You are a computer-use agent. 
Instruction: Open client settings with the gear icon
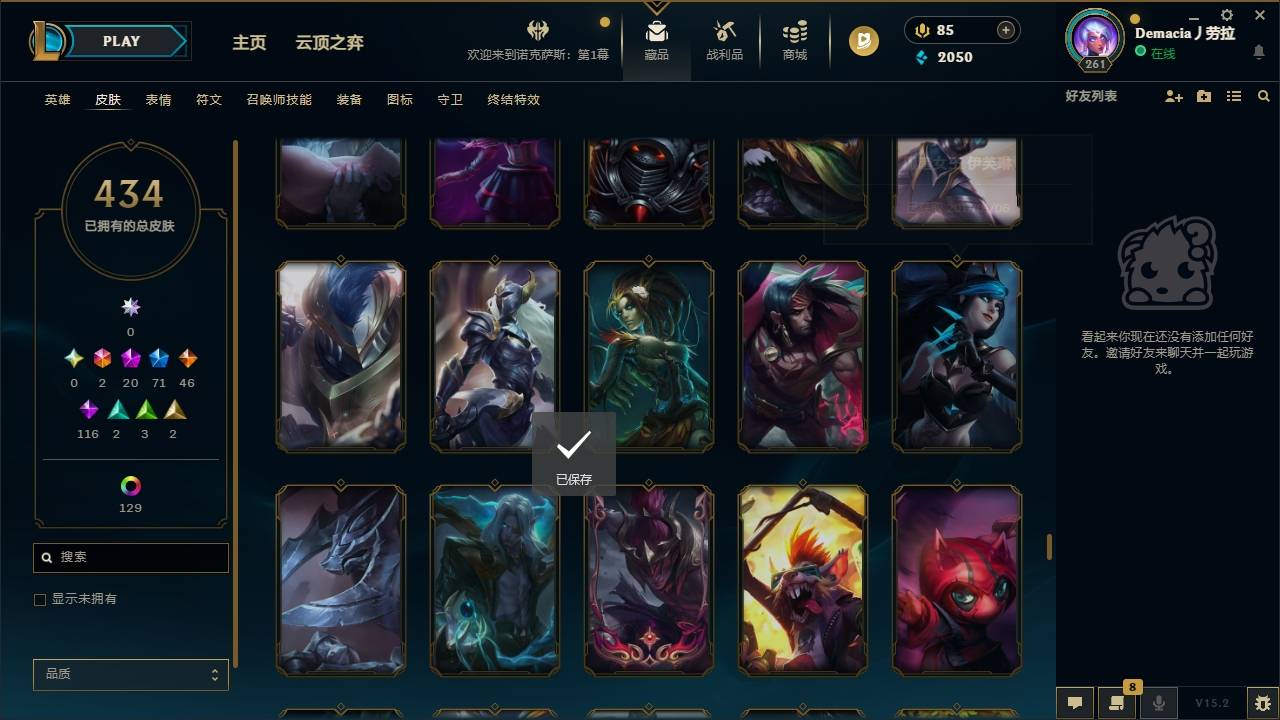[1225, 16]
